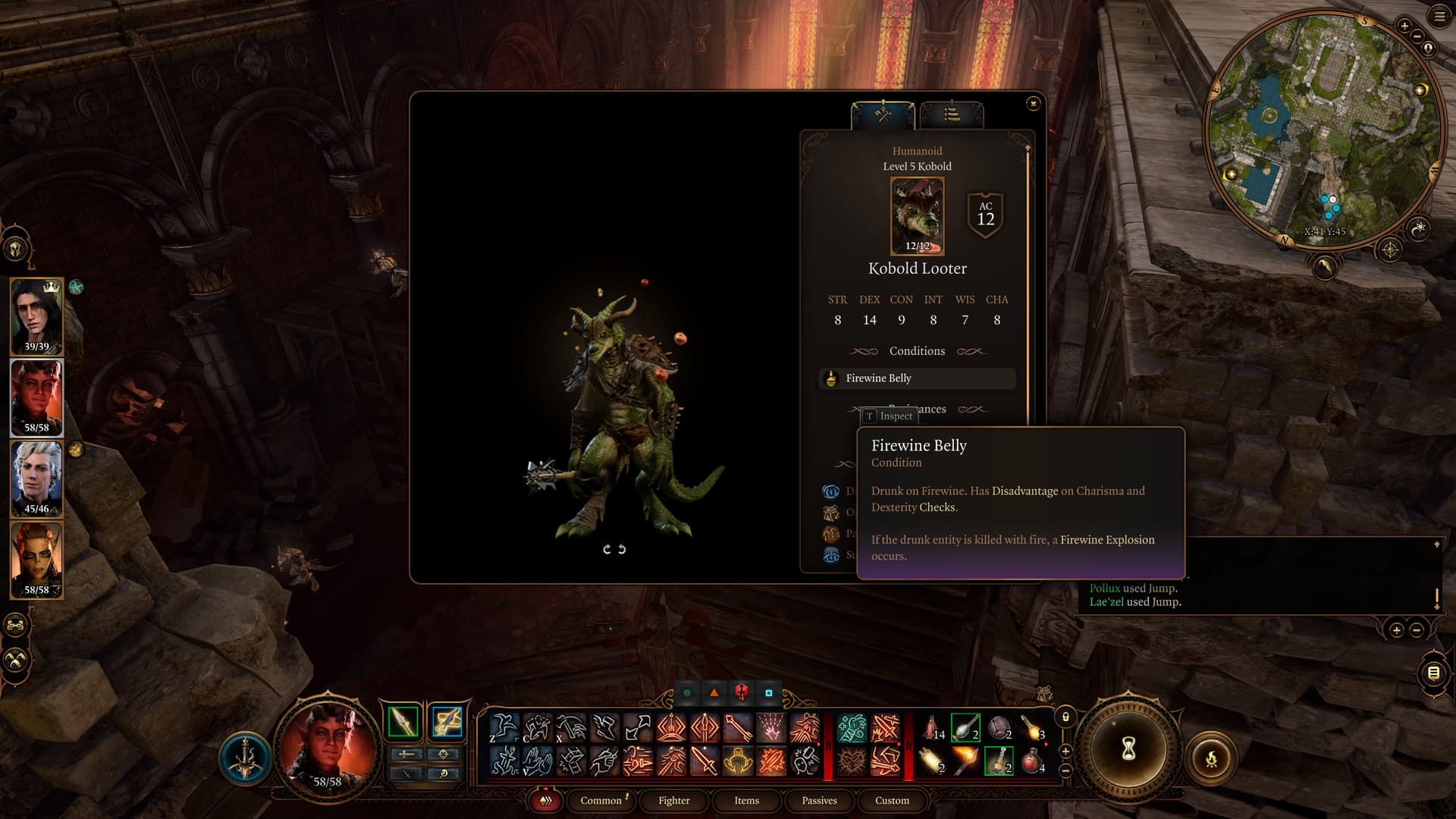Image resolution: width=1456 pixels, height=819 pixels.
Task: Click the circular minimap
Action: (x=1323, y=129)
